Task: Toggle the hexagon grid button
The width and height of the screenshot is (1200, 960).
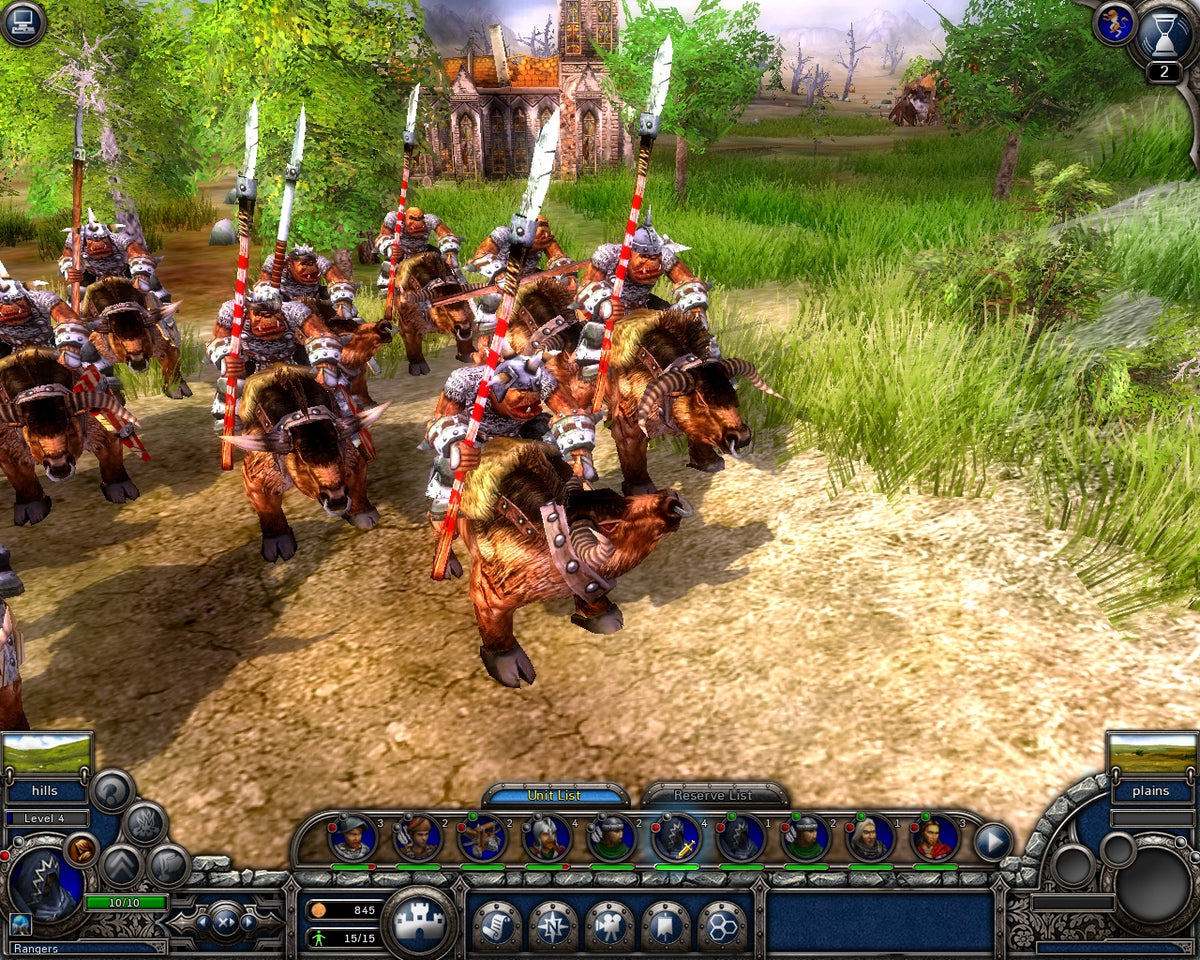Action: pos(722,924)
